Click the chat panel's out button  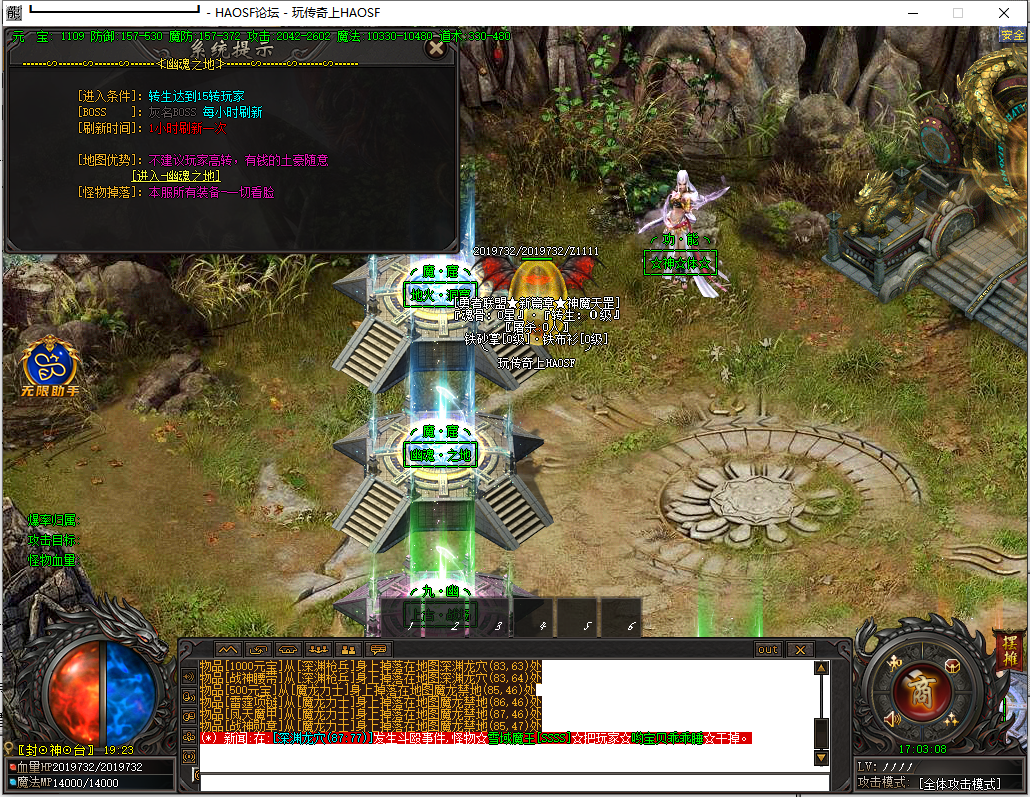pos(768,649)
